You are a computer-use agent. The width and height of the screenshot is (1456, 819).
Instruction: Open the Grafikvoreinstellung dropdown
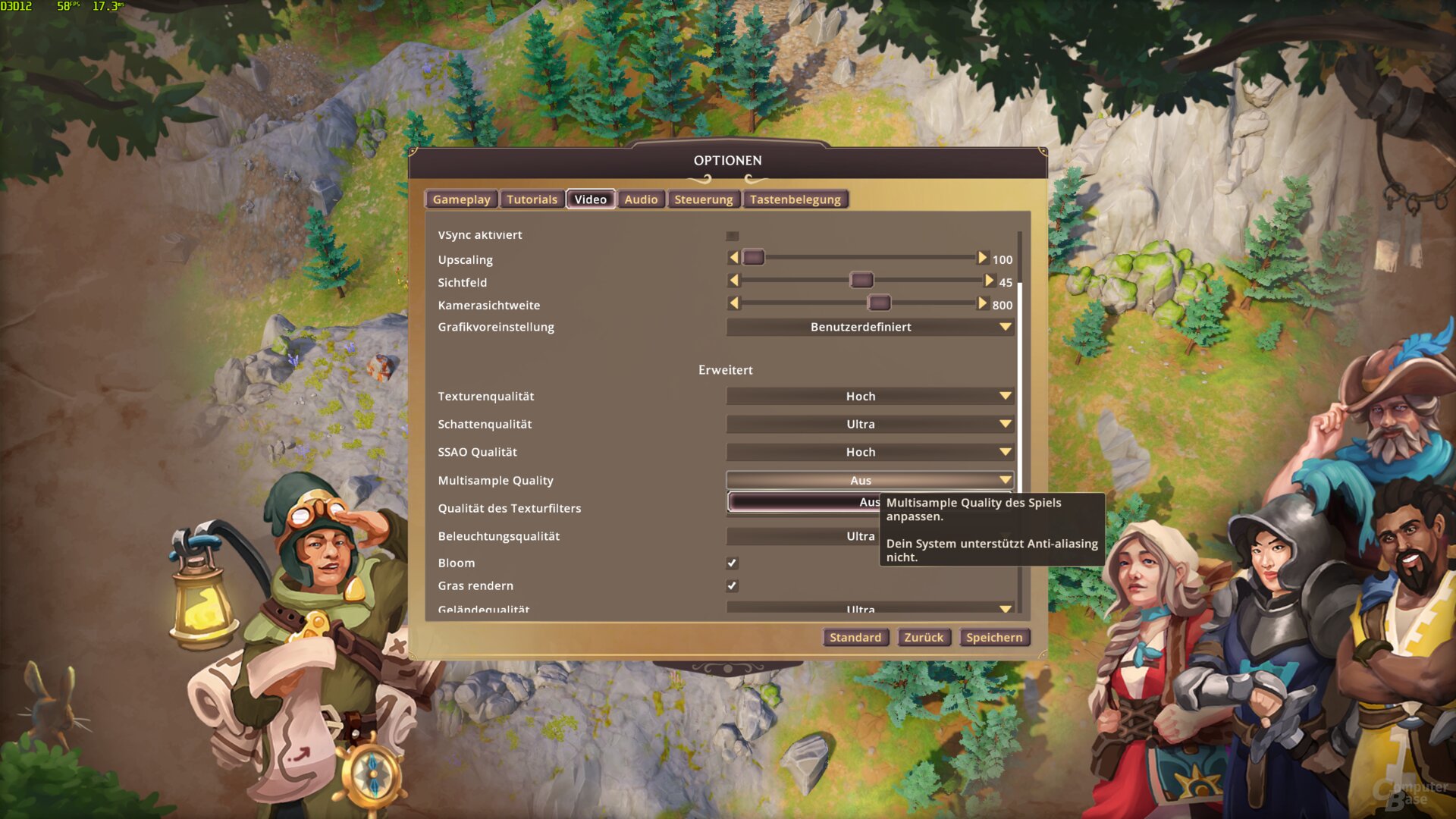coord(869,327)
